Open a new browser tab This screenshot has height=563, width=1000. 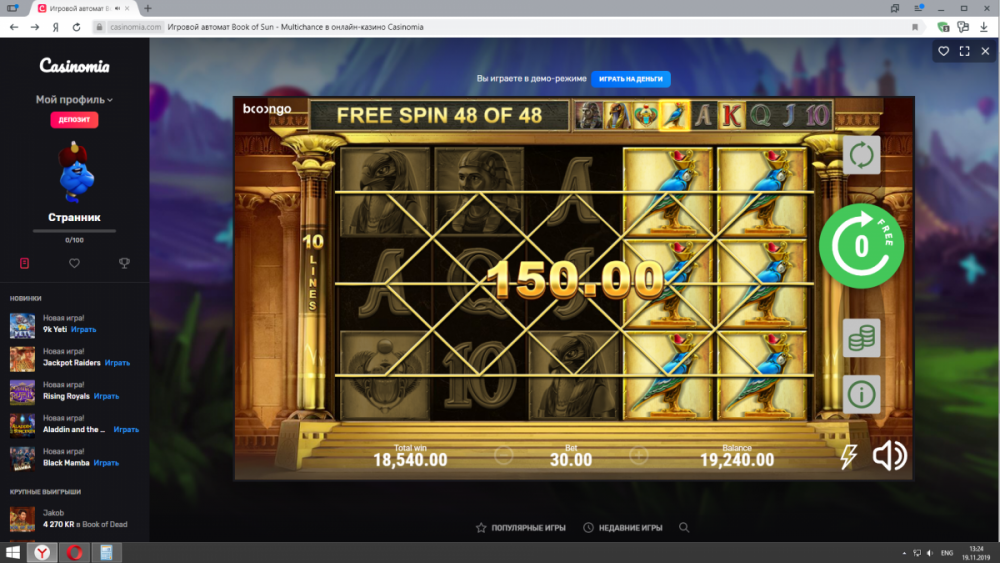pyautogui.click(x=148, y=9)
